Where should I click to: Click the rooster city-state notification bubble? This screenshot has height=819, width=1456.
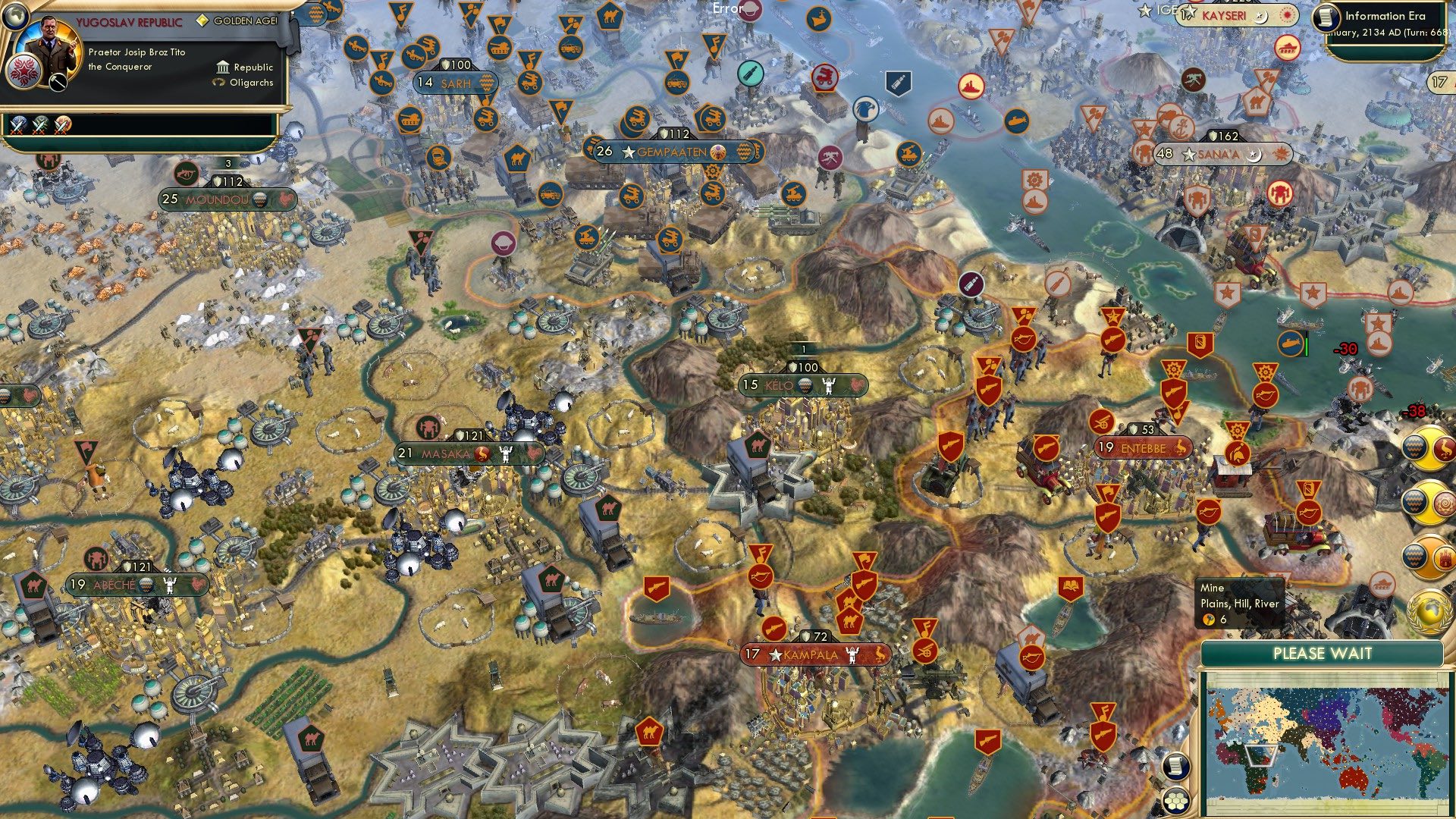point(1444,449)
